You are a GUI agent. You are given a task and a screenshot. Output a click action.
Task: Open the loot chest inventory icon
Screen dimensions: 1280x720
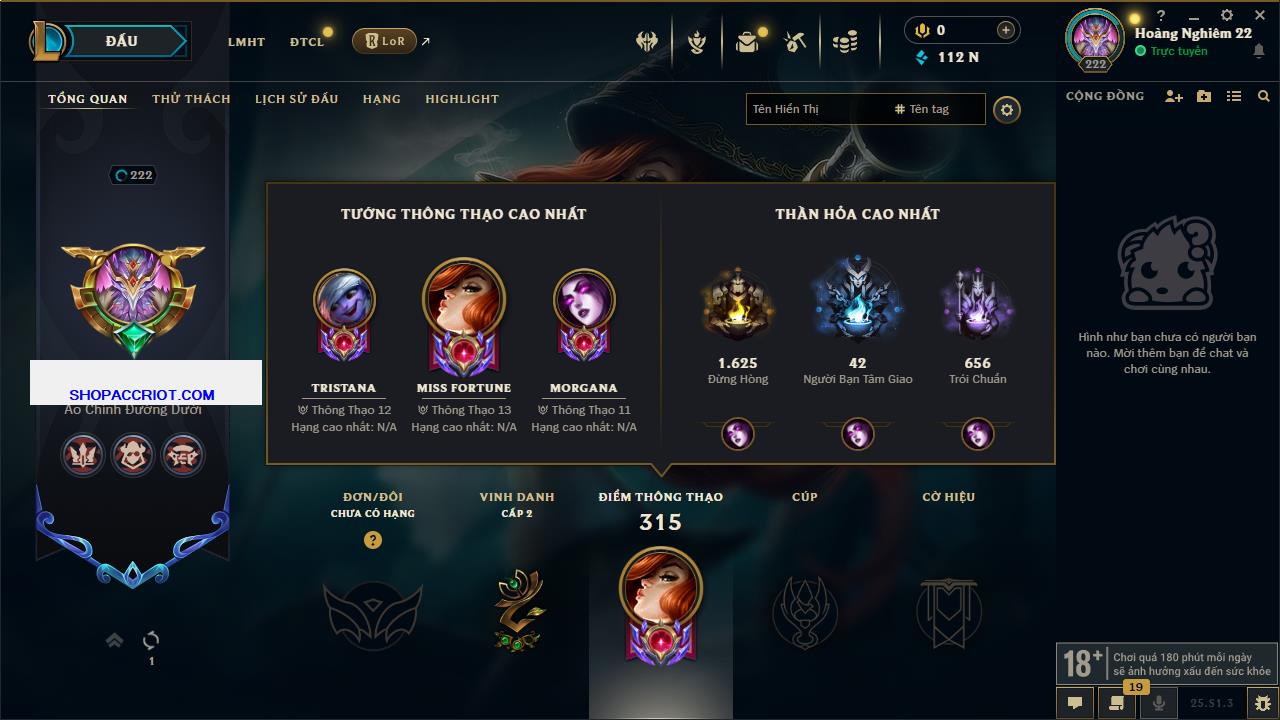click(x=747, y=42)
